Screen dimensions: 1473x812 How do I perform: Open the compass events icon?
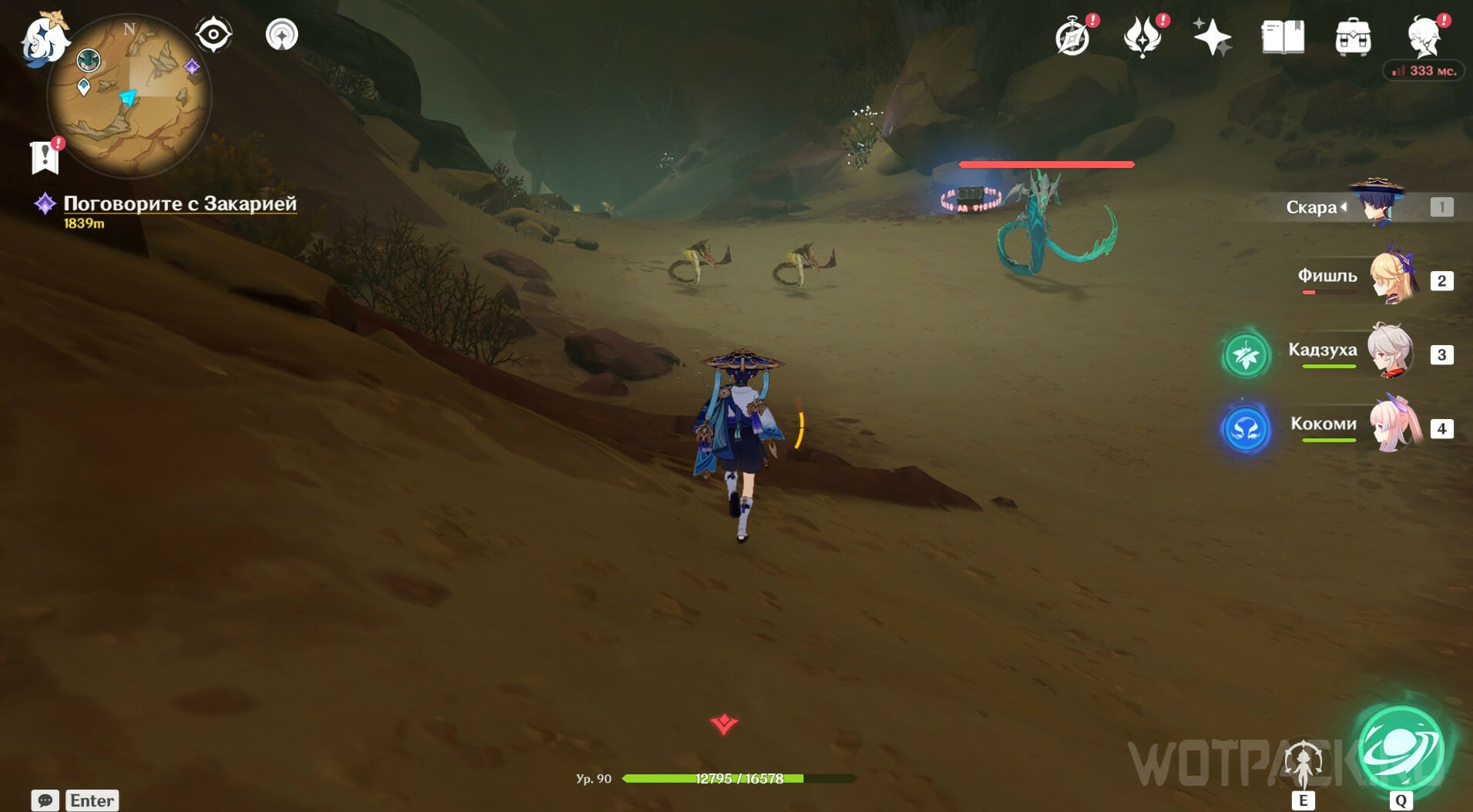click(x=1072, y=37)
